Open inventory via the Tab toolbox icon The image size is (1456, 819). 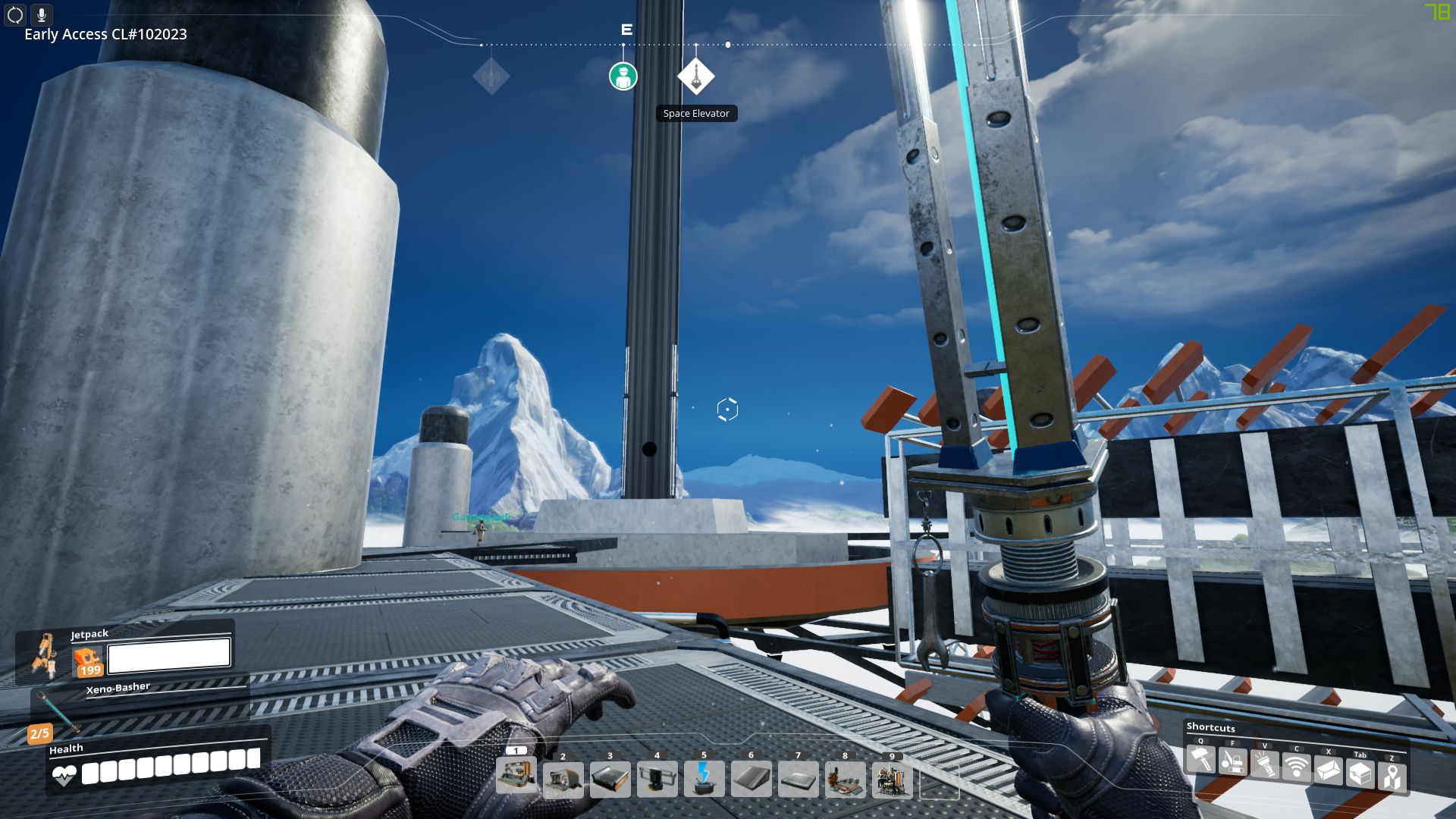point(1360,772)
